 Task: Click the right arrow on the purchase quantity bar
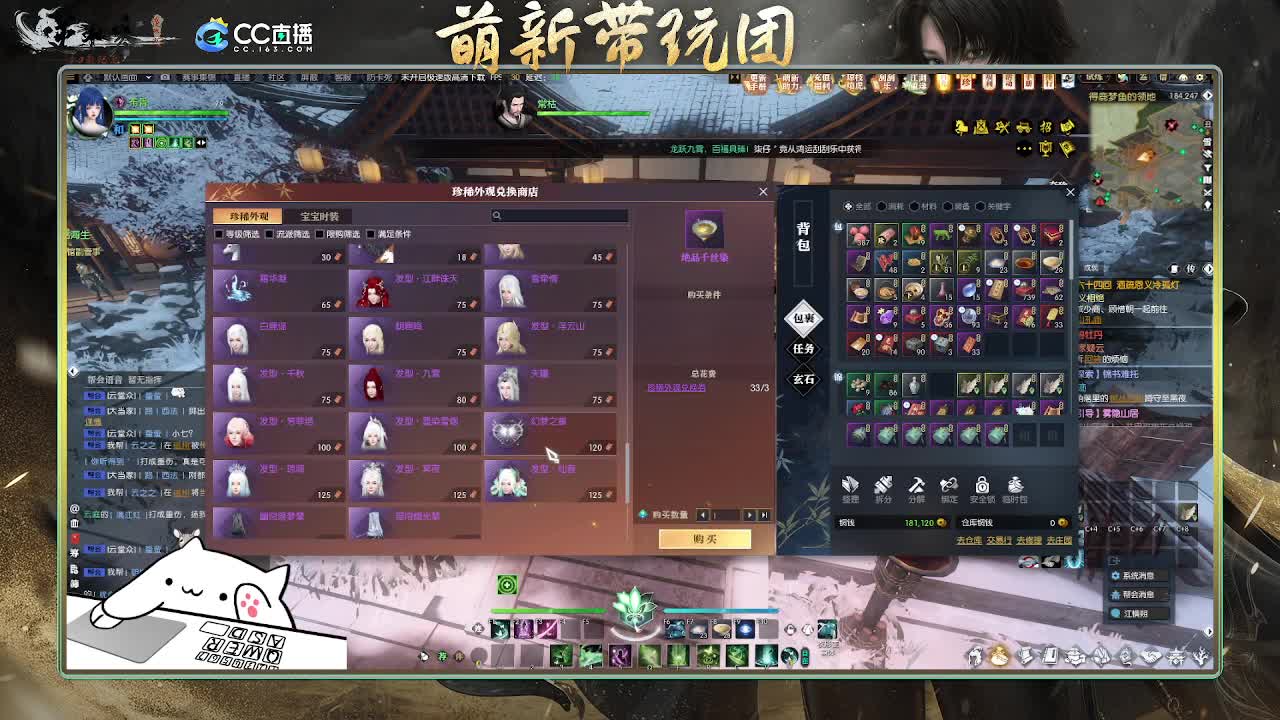click(x=749, y=515)
